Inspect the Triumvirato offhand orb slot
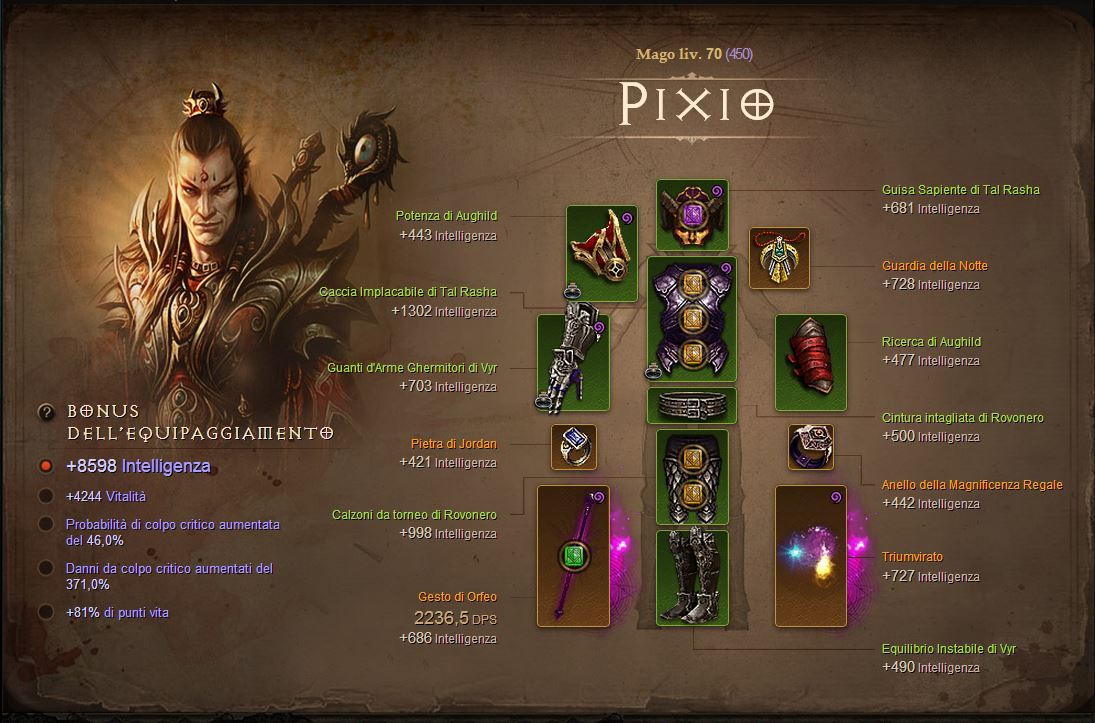Screen dimensions: 1095x723 pos(811,555)
